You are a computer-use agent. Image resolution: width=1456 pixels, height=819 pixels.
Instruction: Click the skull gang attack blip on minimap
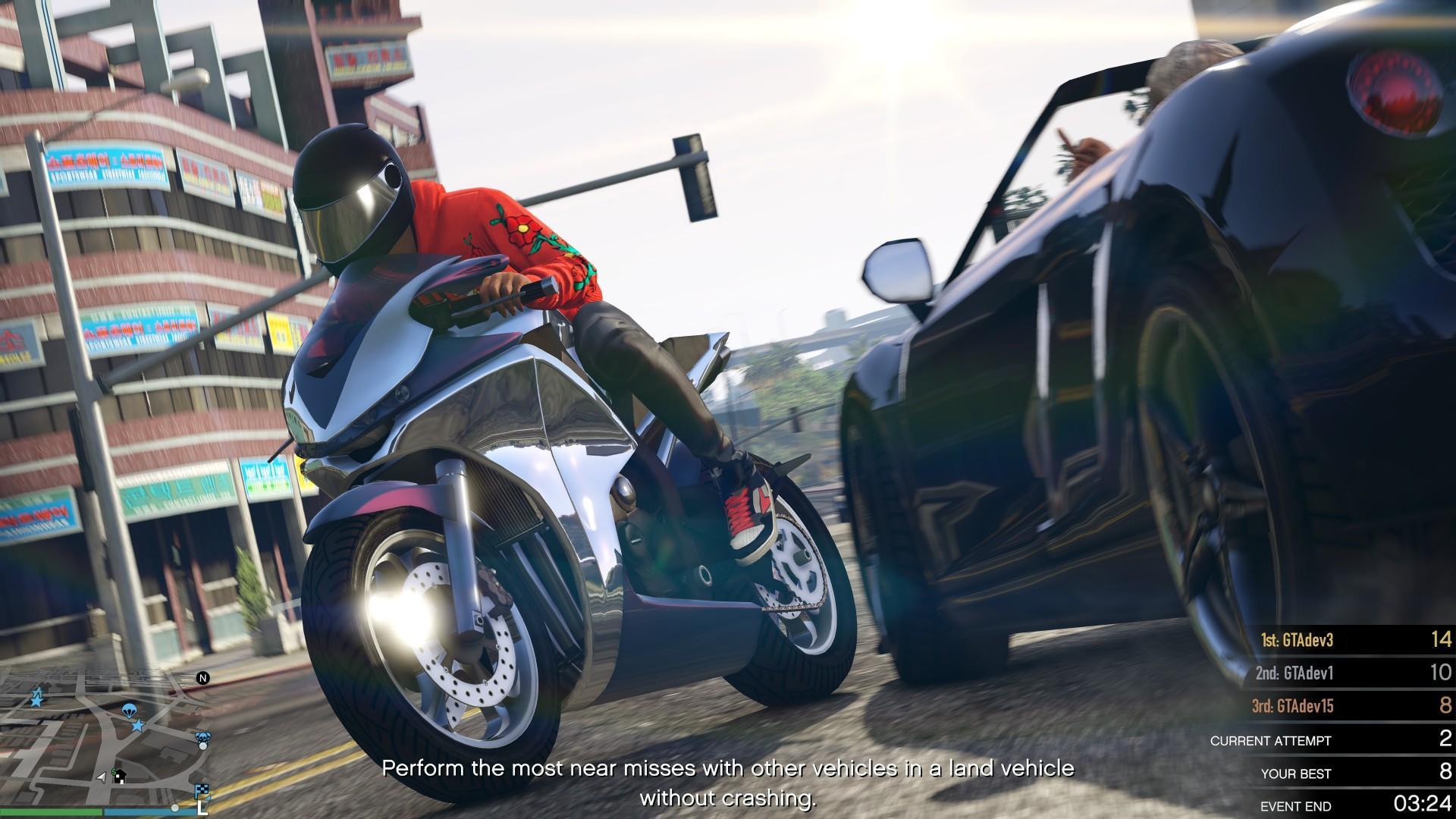203,736
